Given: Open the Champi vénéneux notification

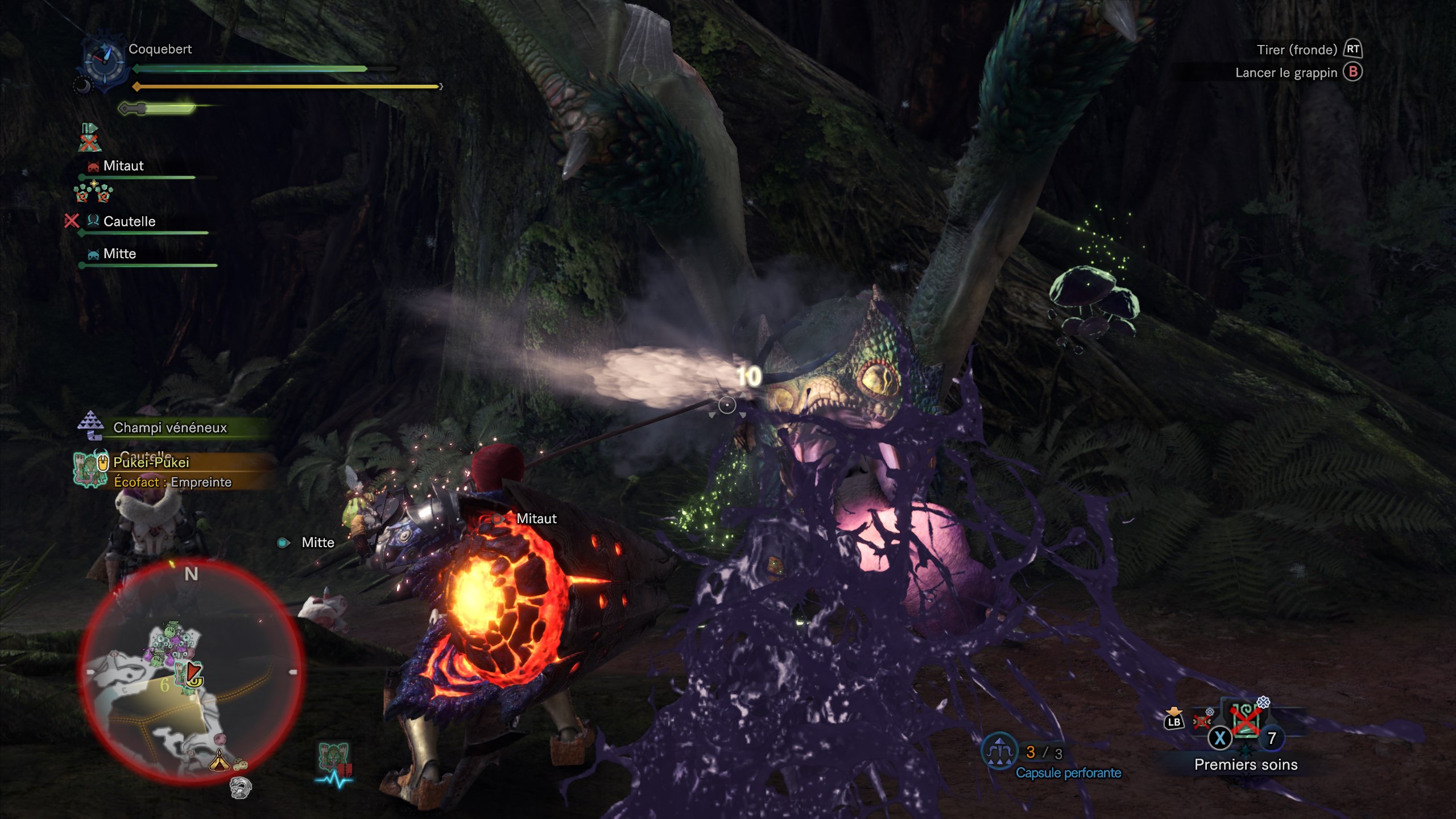Looking at the screenshot, I should pyautogui.click(x=169, y=428).
